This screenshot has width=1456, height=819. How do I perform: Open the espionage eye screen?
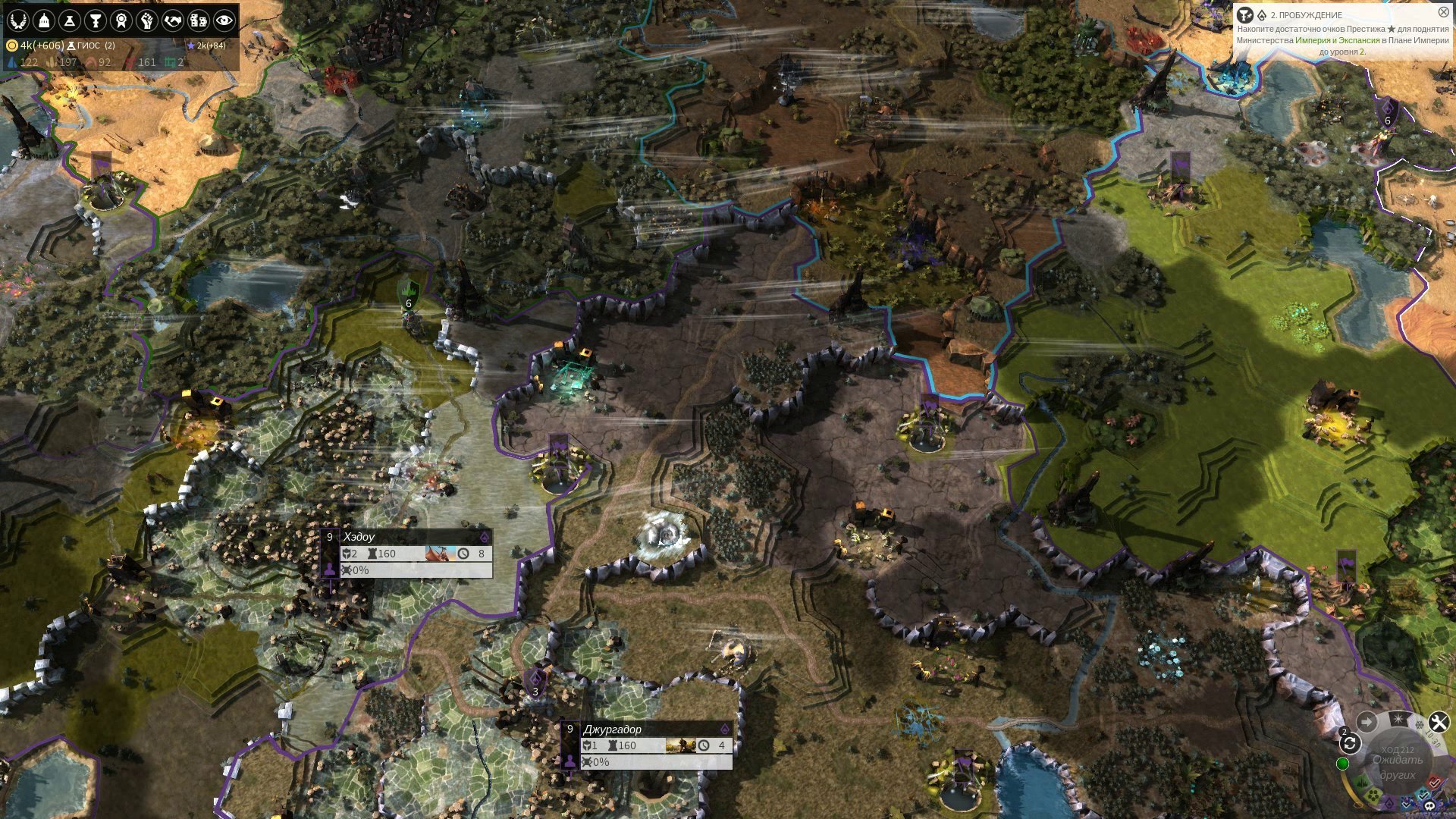click(224, 20)
